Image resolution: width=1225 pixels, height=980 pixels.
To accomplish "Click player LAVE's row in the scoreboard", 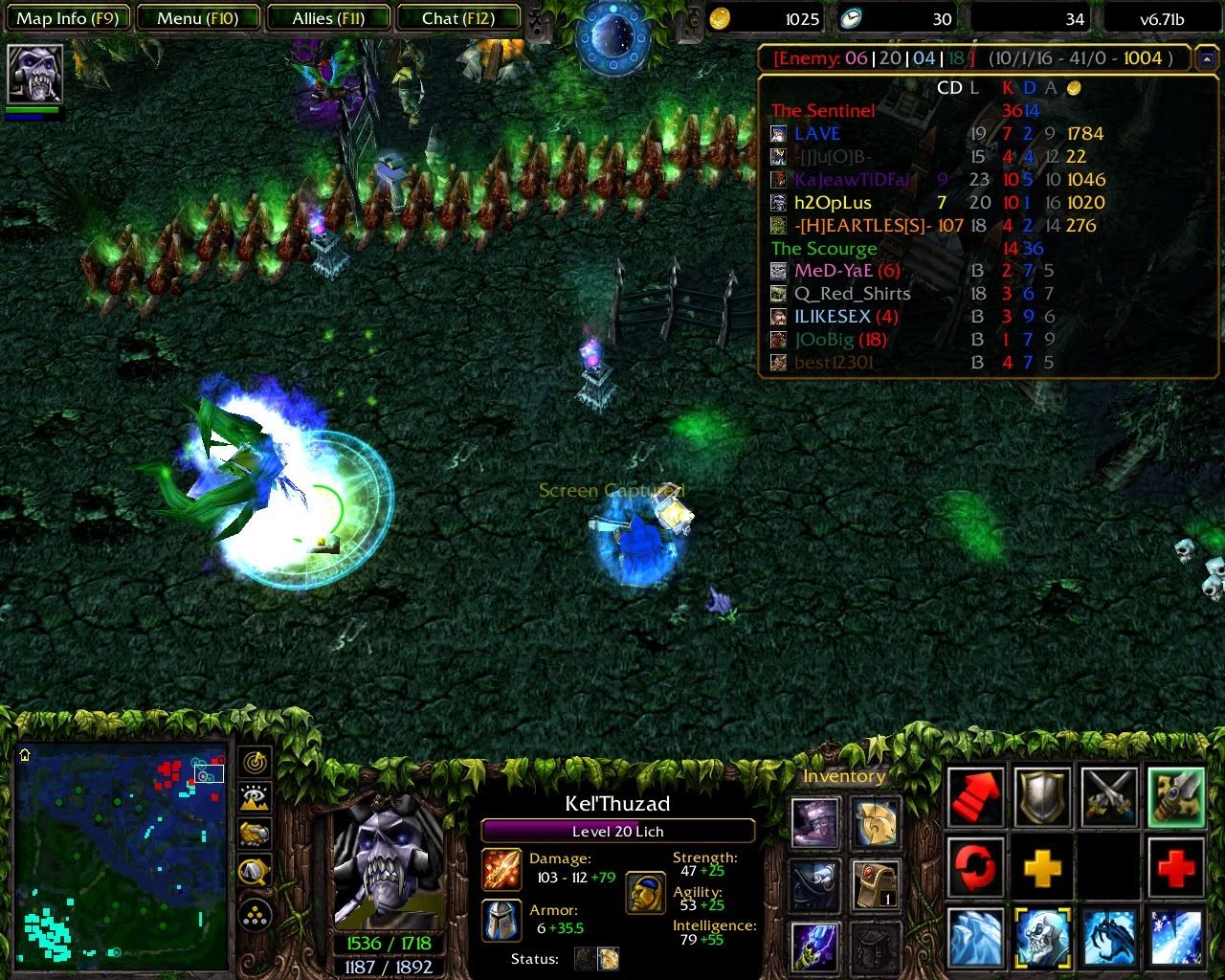I will click(x=816, y=134).
